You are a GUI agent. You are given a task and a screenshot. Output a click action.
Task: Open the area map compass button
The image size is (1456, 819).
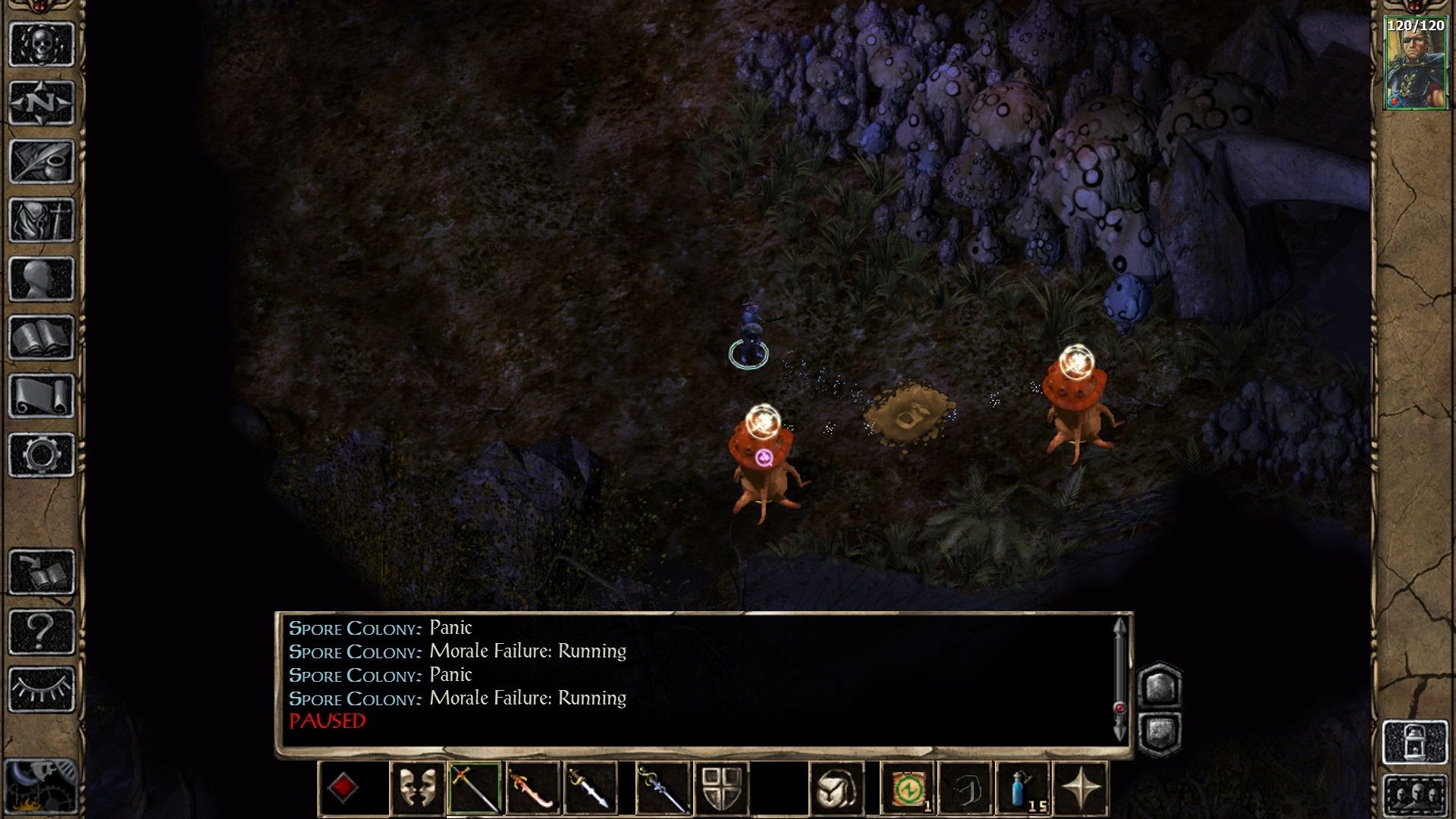pyautogui.click(x=42, y=102)
